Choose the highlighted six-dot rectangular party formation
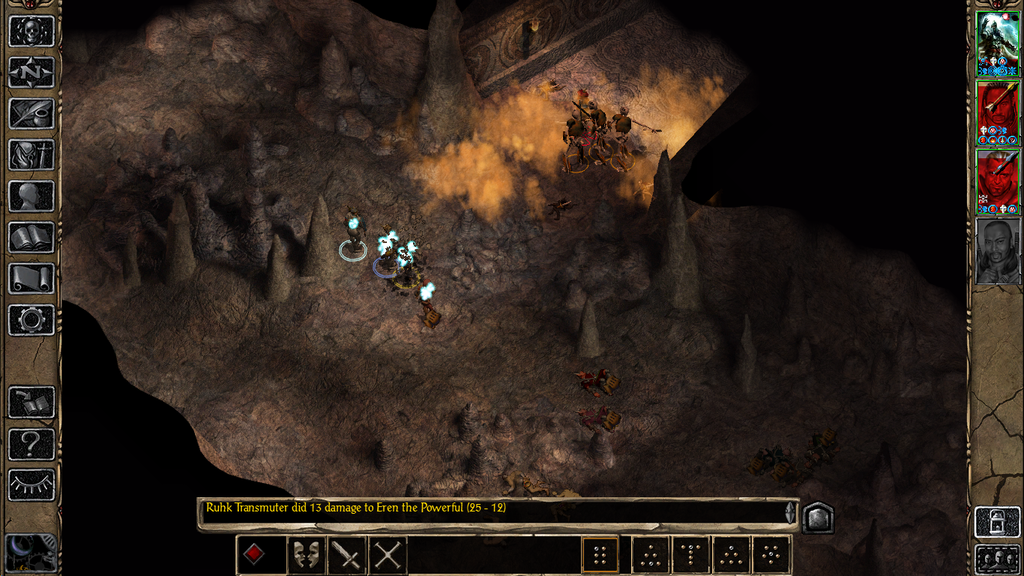1024x576 pixels. click(600, 554)
